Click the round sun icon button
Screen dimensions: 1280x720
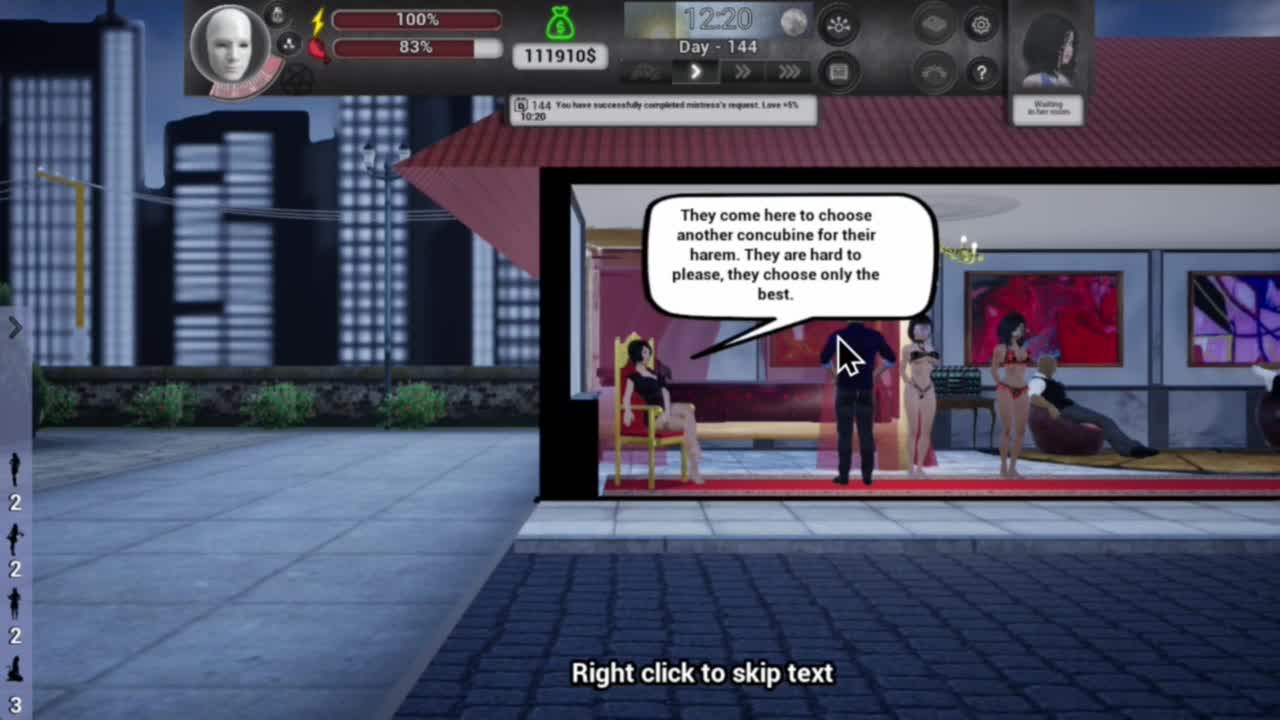click(838, 26)
